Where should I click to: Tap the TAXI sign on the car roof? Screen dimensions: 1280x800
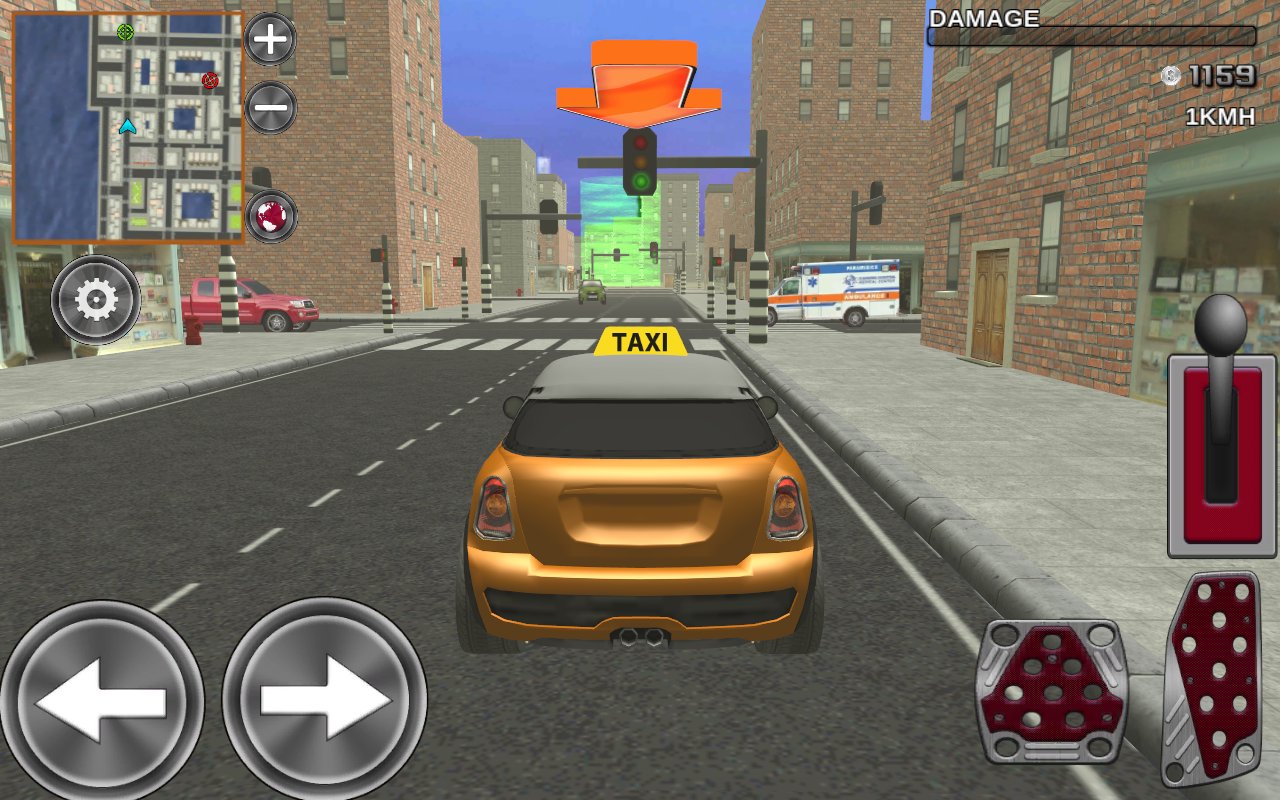(640, 343)
